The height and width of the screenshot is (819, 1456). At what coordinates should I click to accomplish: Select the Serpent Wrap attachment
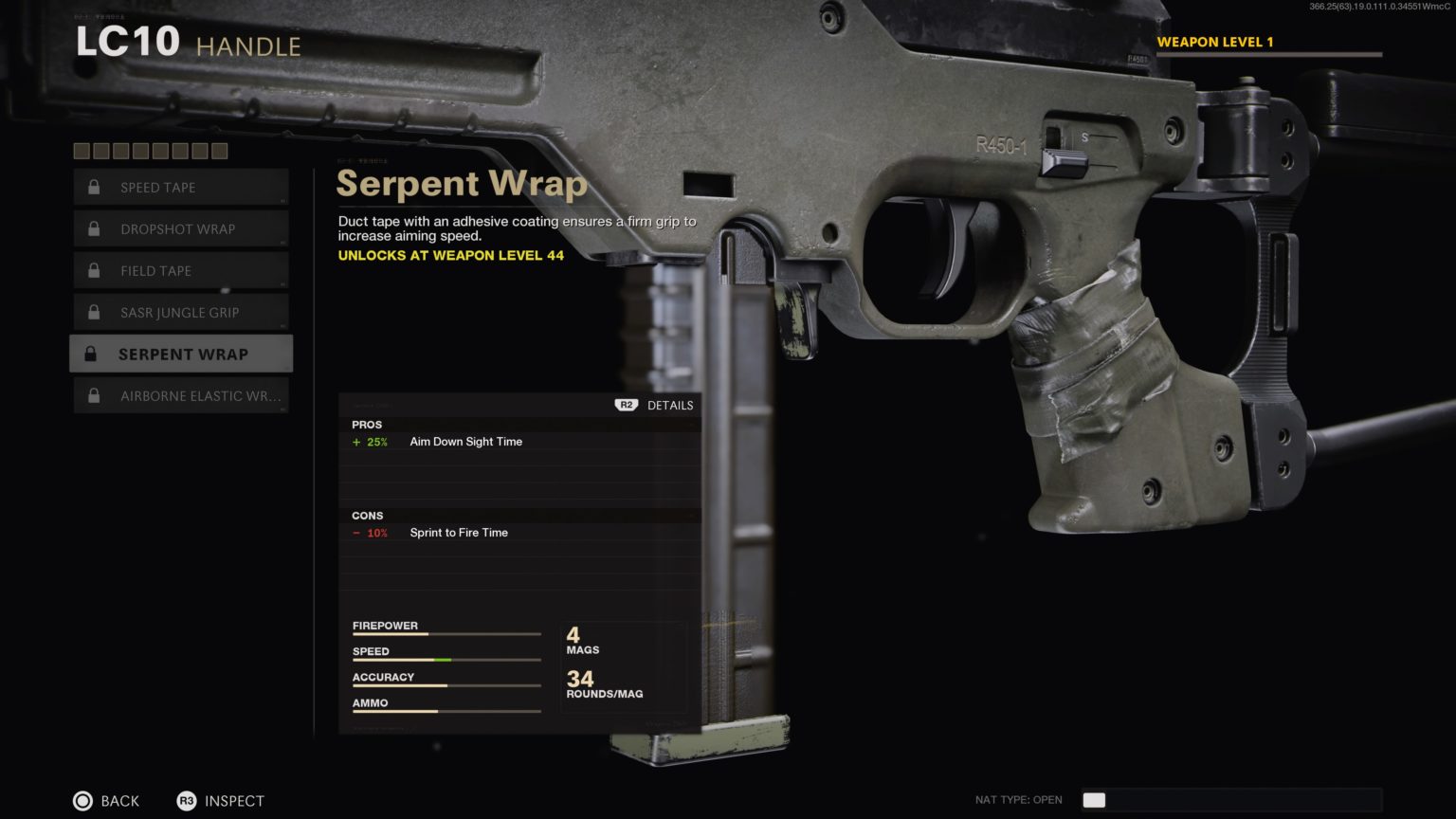tap(183, 354)
